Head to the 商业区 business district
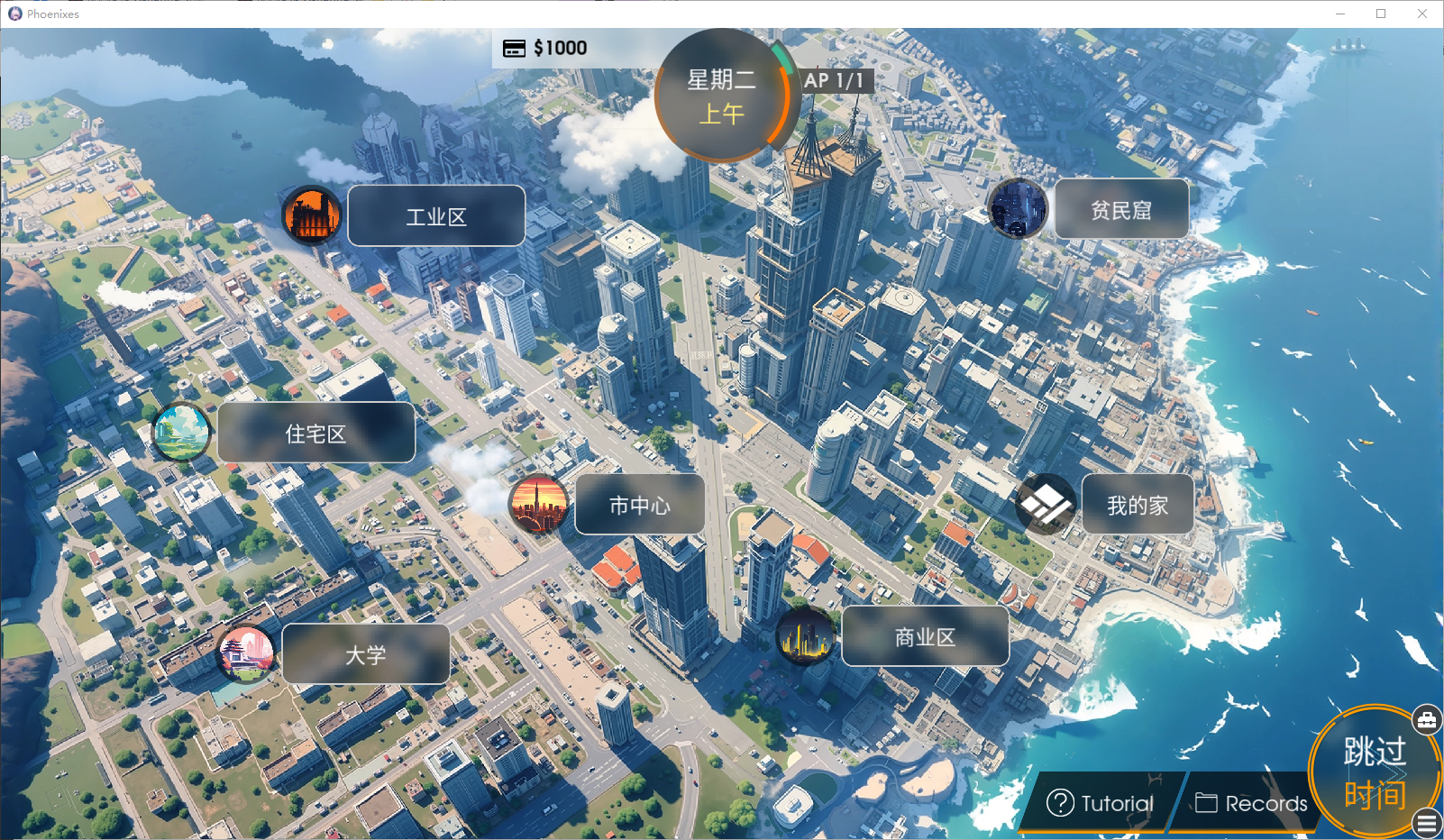The image size is (1444, 840). (925, 636)
